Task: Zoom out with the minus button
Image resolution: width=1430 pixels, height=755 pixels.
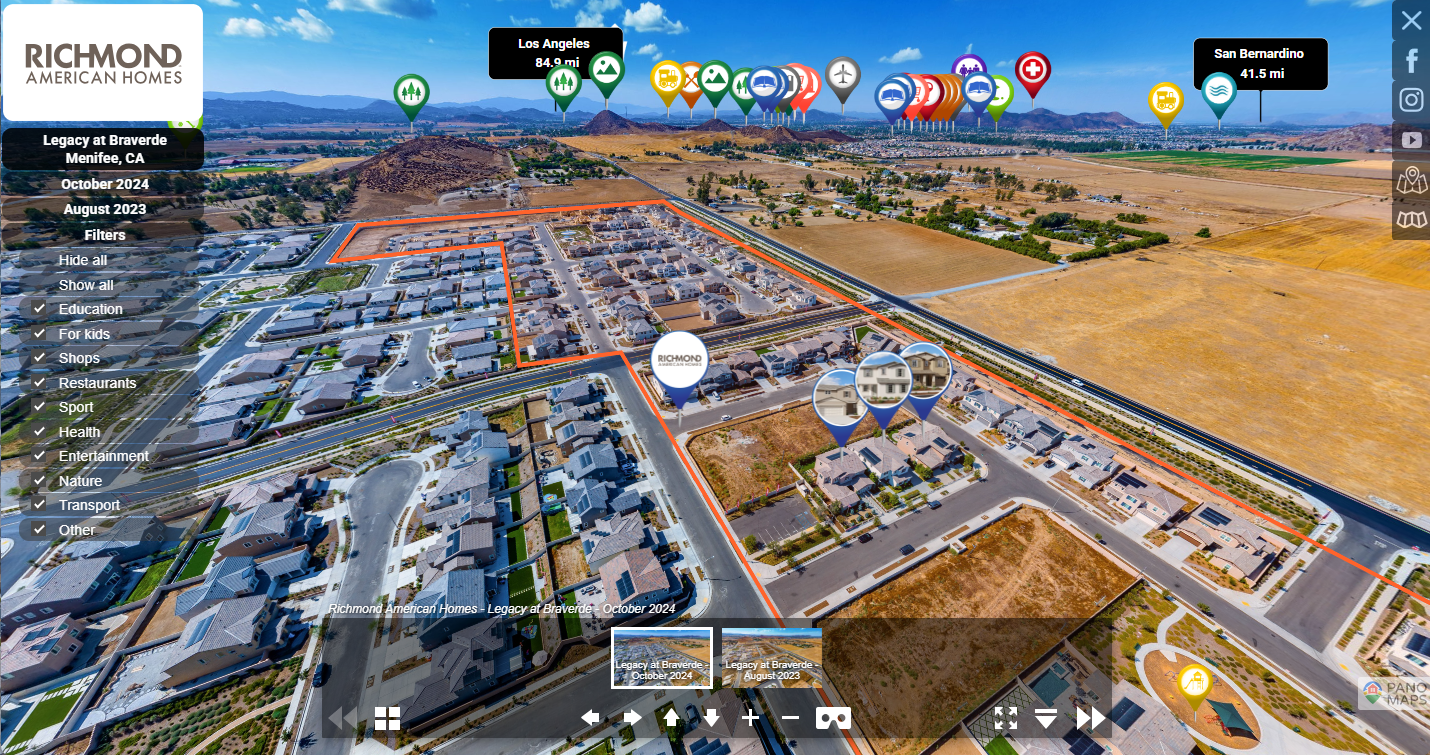Action: pyautogui.click(x=790, y=717)
